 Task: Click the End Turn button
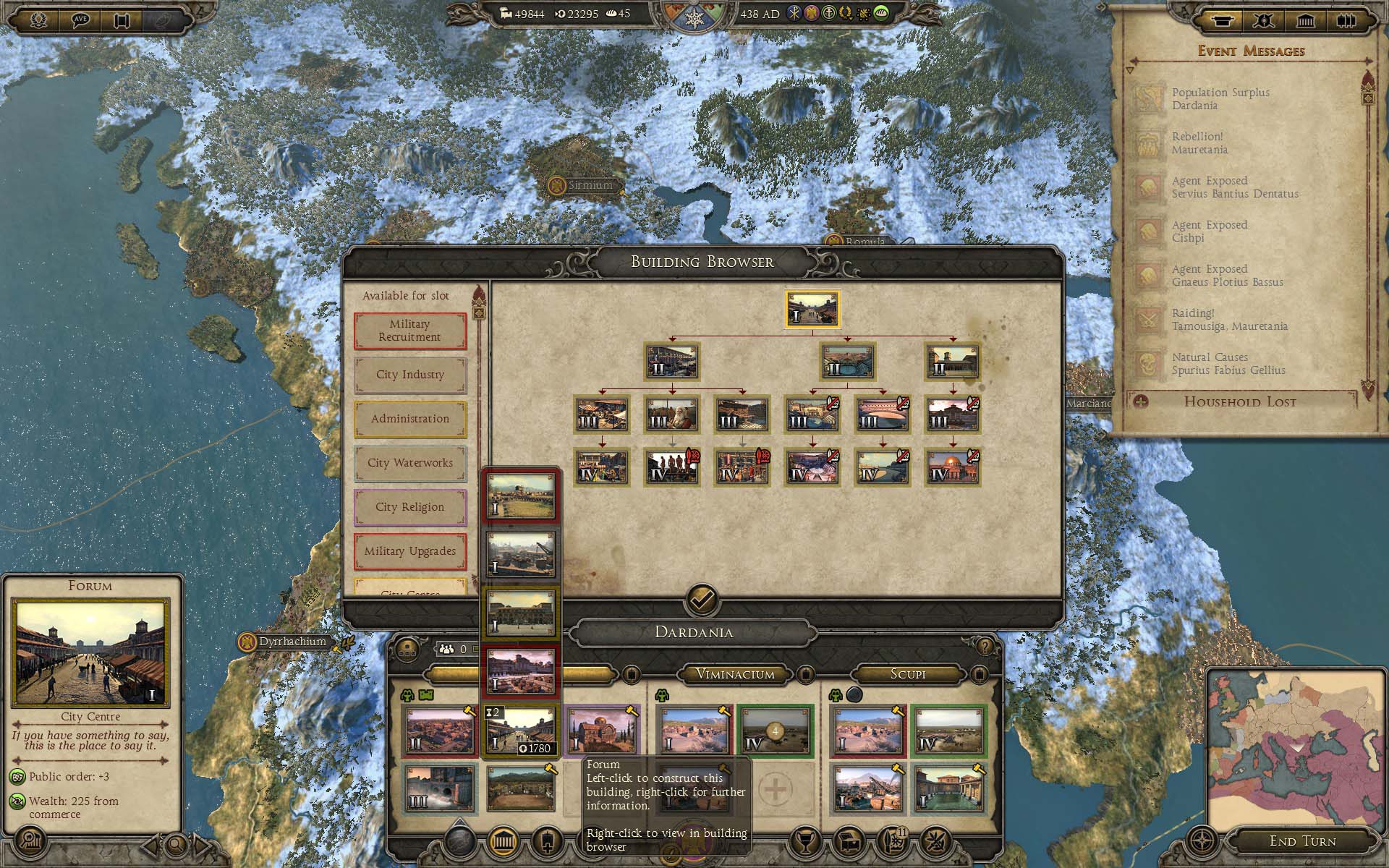[x=1302, y=841]
